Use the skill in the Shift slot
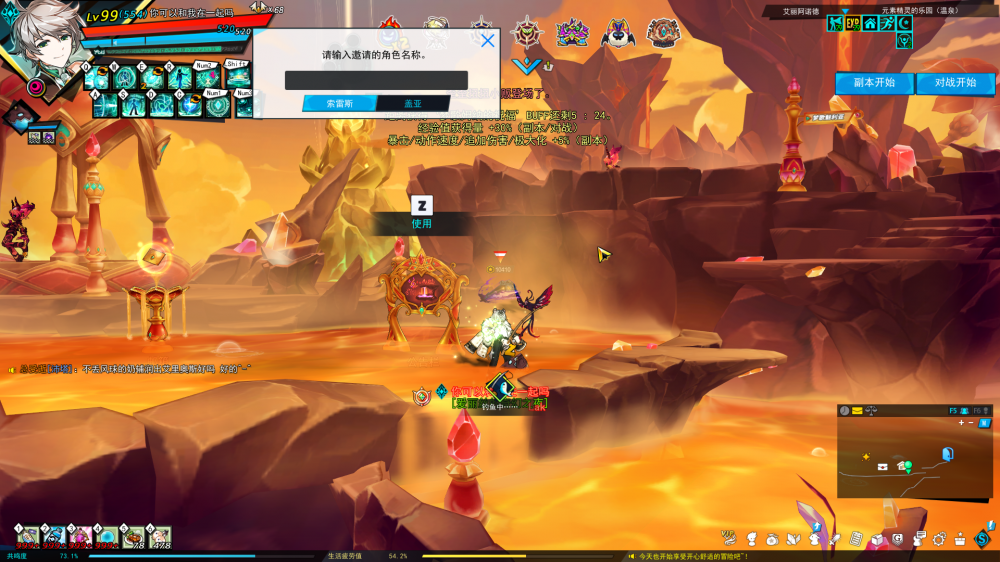 click(x=237, y=77)
